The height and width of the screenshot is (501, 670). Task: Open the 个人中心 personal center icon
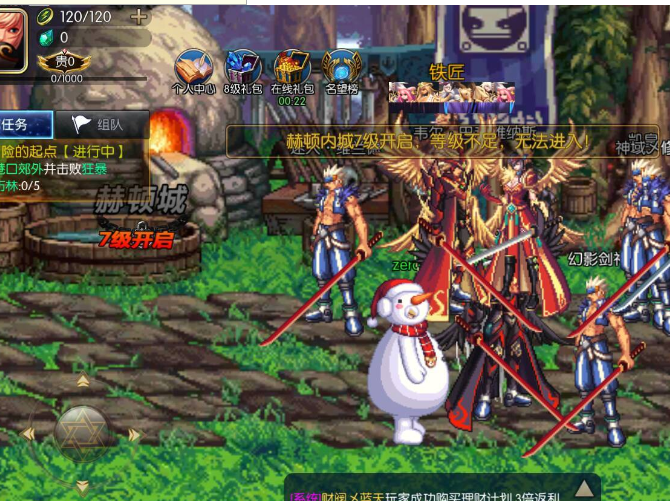pos(194,70)
